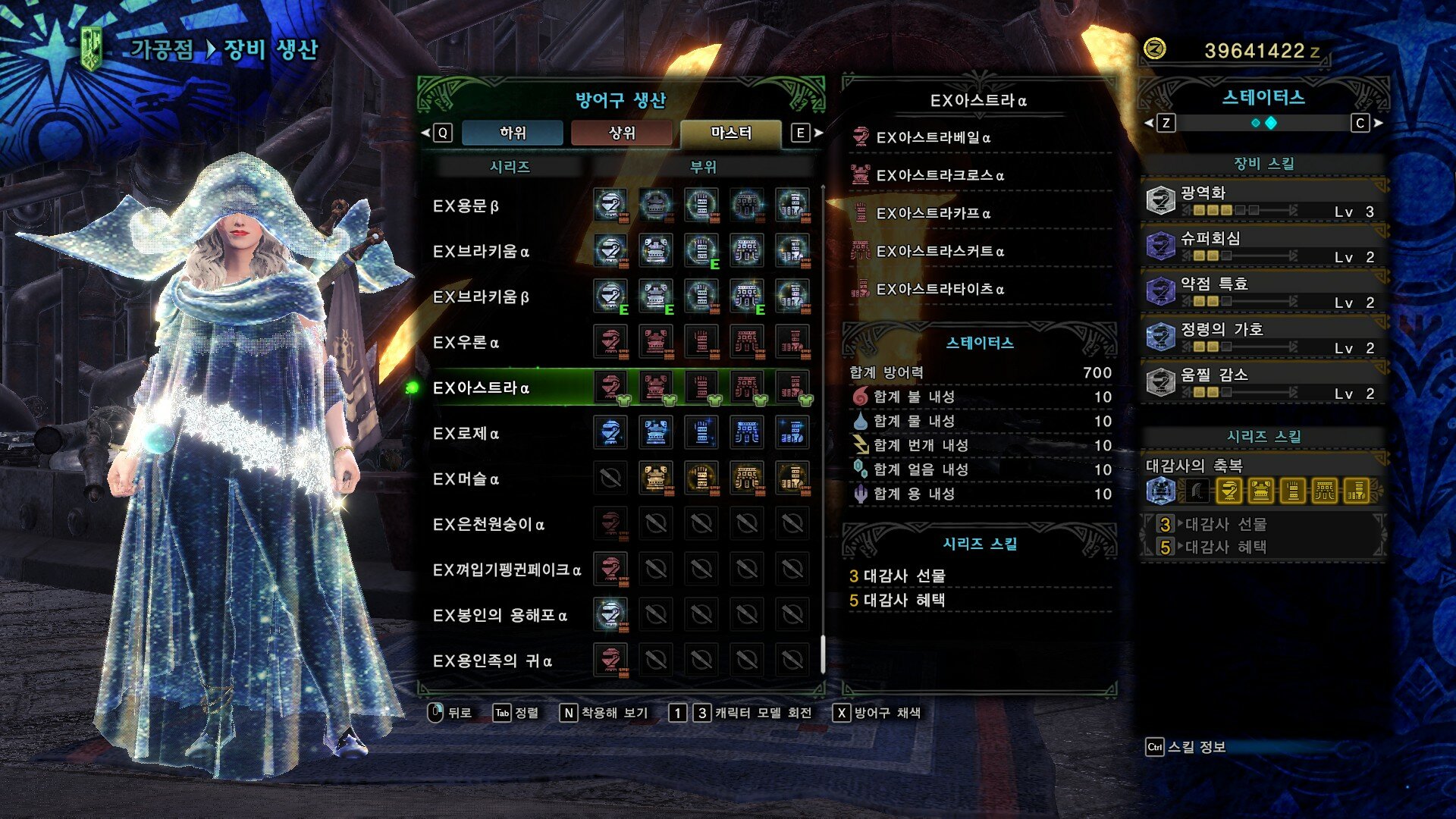
Task: Pick the EX우론α armor series
Action: 466,343
